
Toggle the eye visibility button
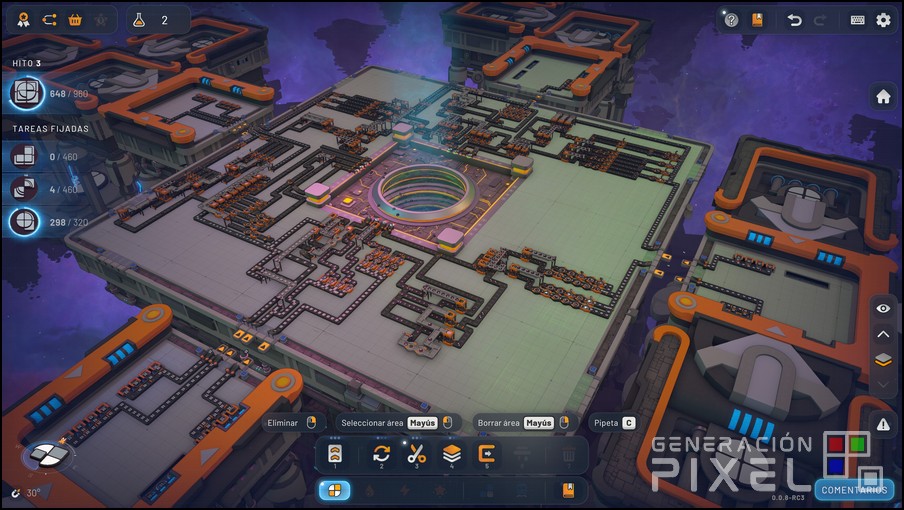click(x=883, y=309)
